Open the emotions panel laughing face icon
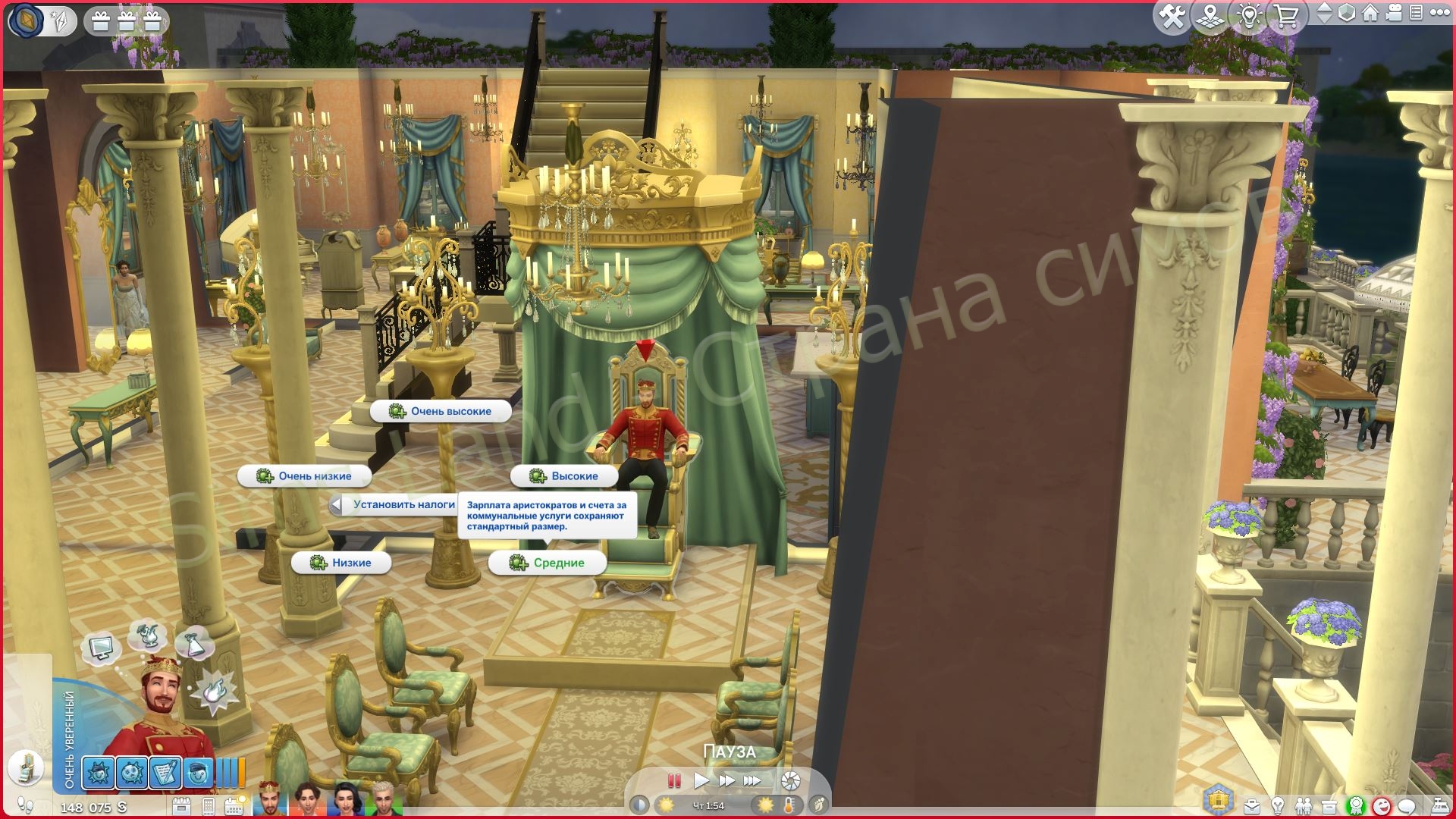Image resolution: width=1456 pixels, height=819 pixels. (1381, 806)
